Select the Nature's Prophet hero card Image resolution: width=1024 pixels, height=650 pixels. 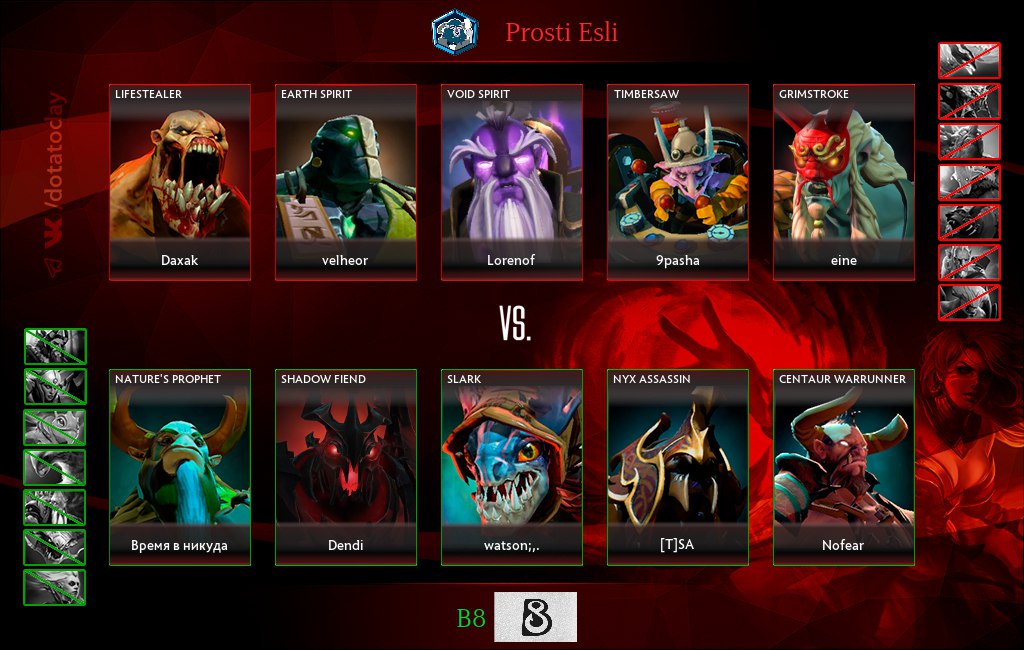[180, 467]
